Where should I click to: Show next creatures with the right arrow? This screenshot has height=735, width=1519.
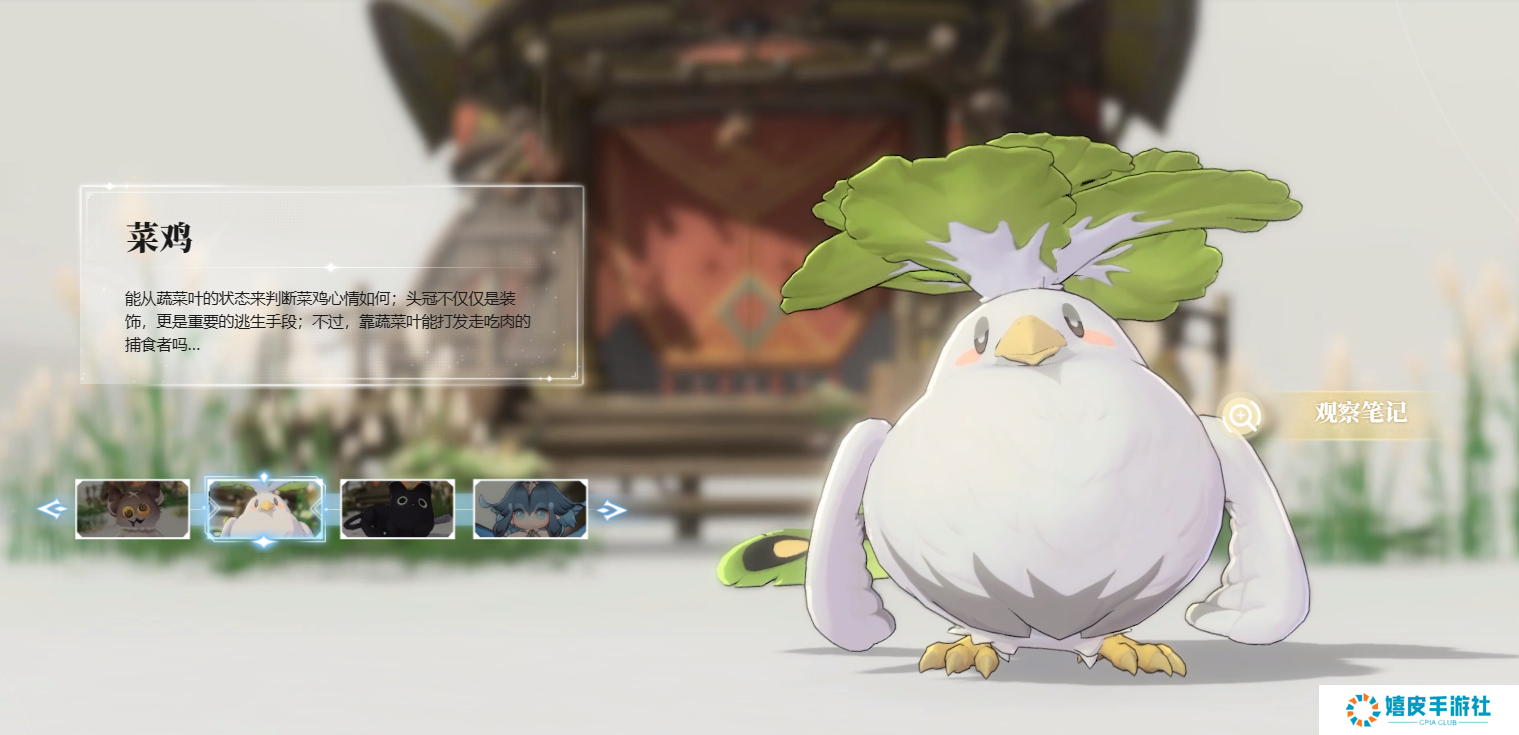pos(611,510)
